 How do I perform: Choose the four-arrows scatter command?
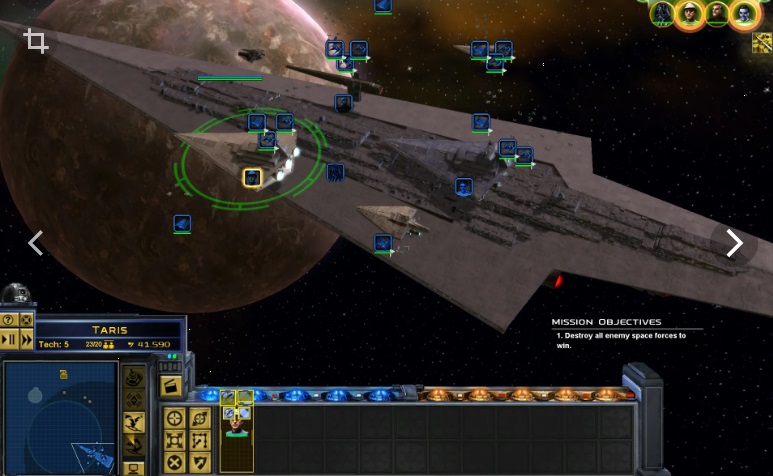coord(174,440)
